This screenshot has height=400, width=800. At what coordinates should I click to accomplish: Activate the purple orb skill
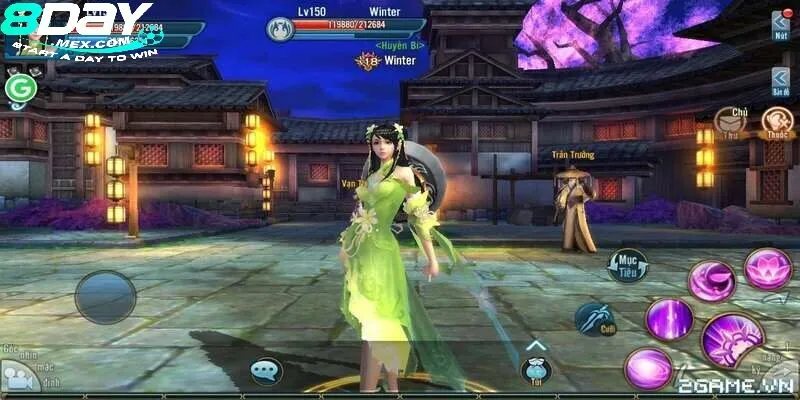point(648,368)
